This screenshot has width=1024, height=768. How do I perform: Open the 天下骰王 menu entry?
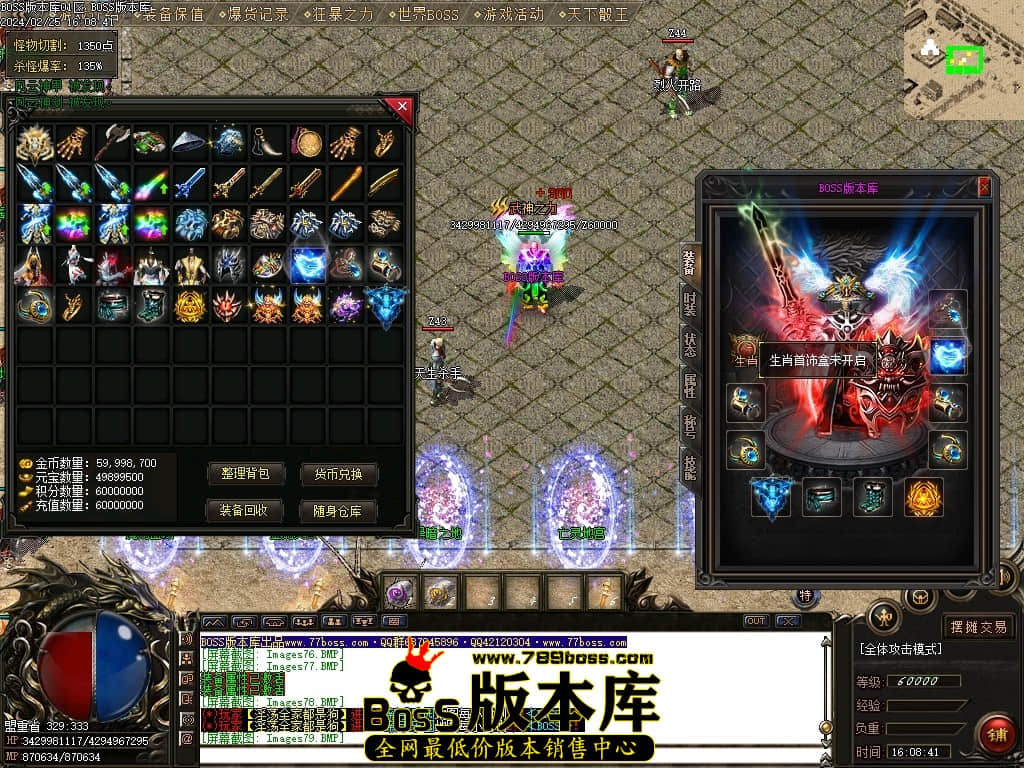(x=599, y=14)
